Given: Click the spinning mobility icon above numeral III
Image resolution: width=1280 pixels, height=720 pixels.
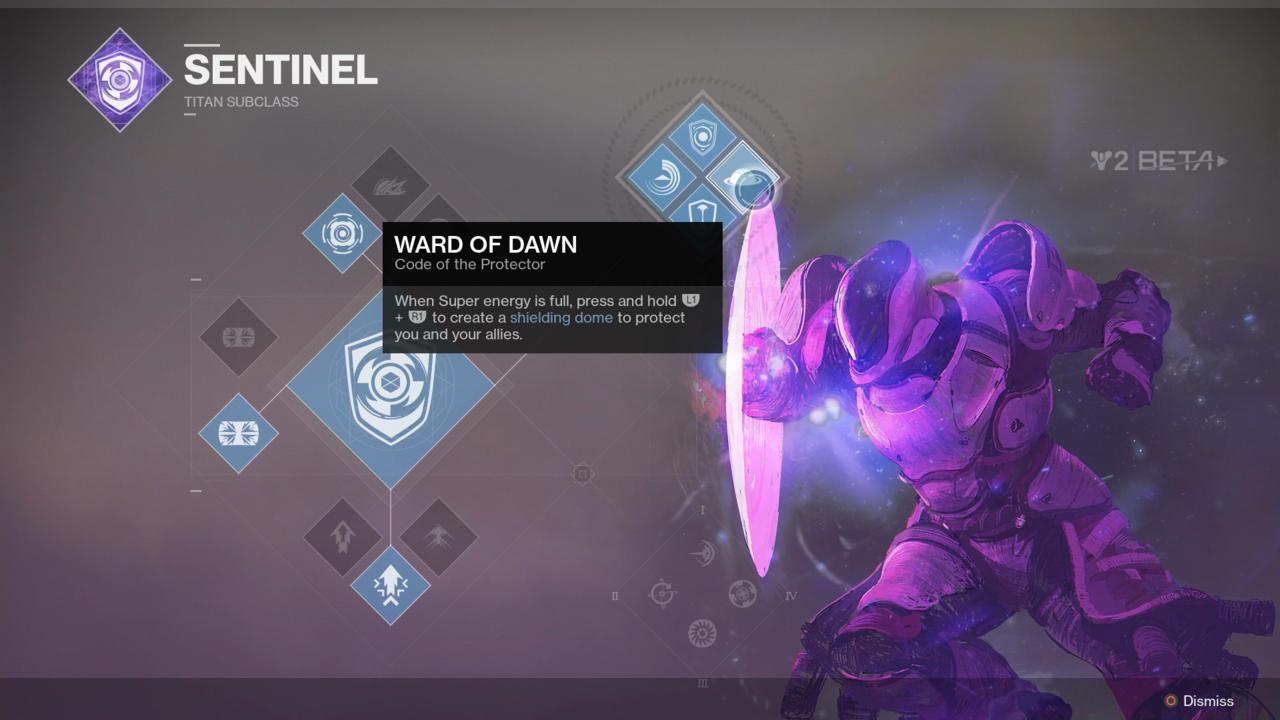Looking at the screenshot, I should [703, 630].
